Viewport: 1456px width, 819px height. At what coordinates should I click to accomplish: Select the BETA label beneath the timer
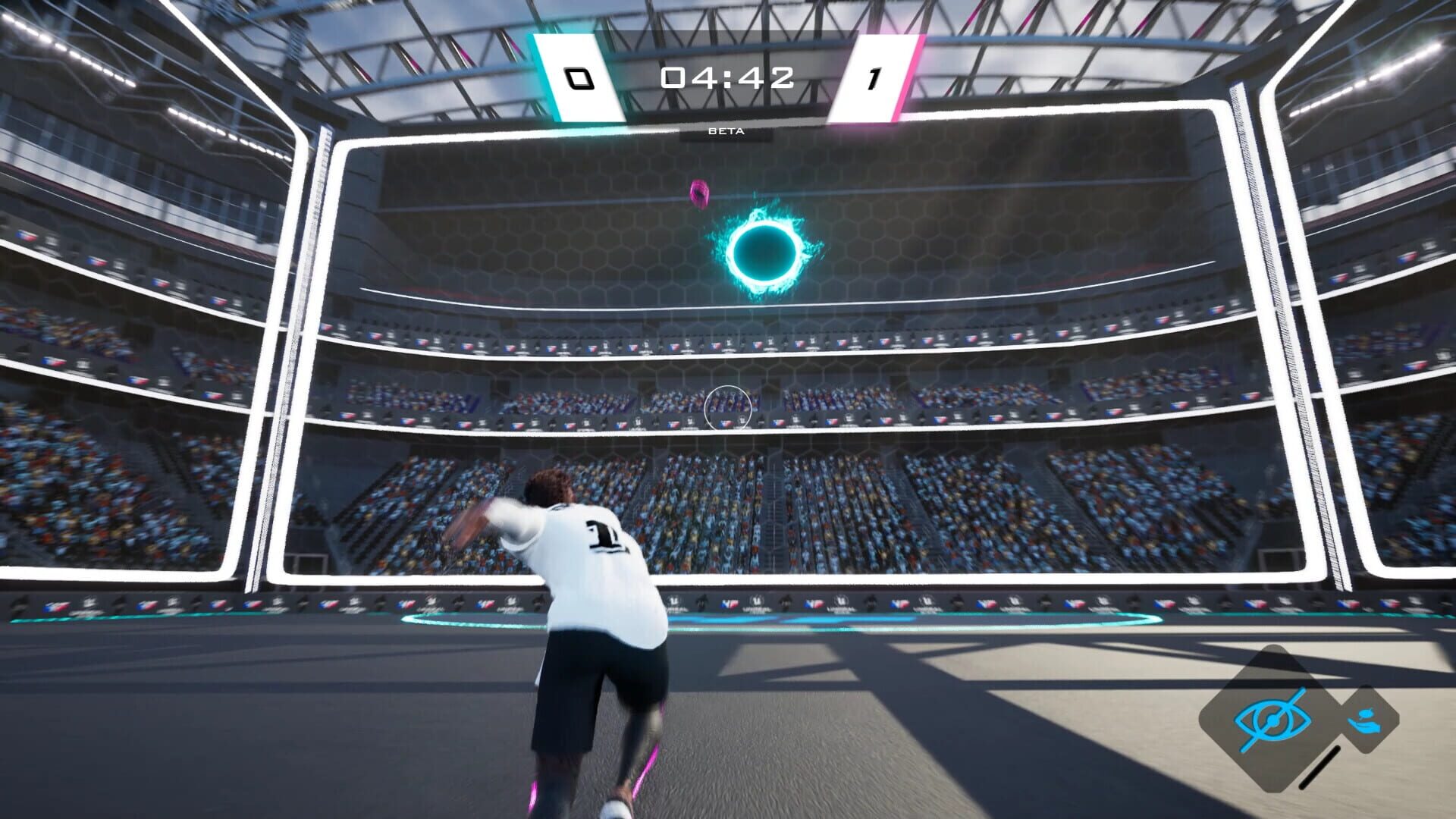[726, 130]
